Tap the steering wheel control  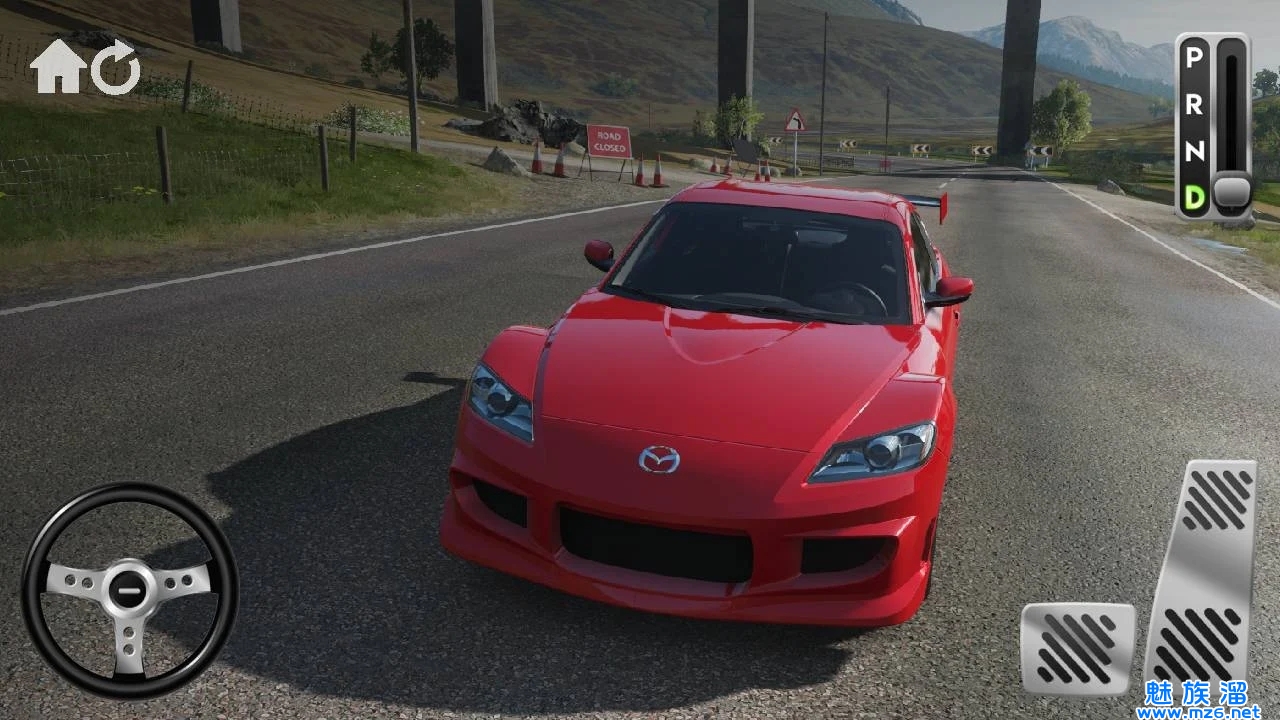pyautogui.click(x=130, y=590)
